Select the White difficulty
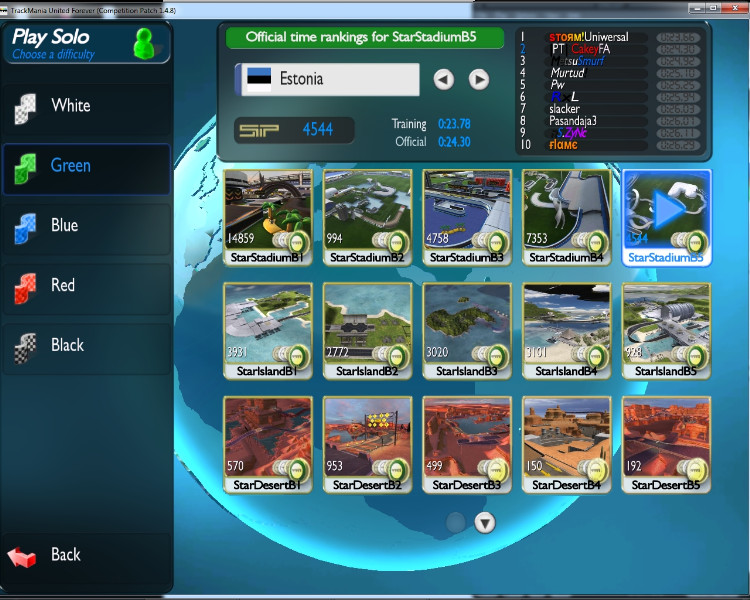 [85, 106]
